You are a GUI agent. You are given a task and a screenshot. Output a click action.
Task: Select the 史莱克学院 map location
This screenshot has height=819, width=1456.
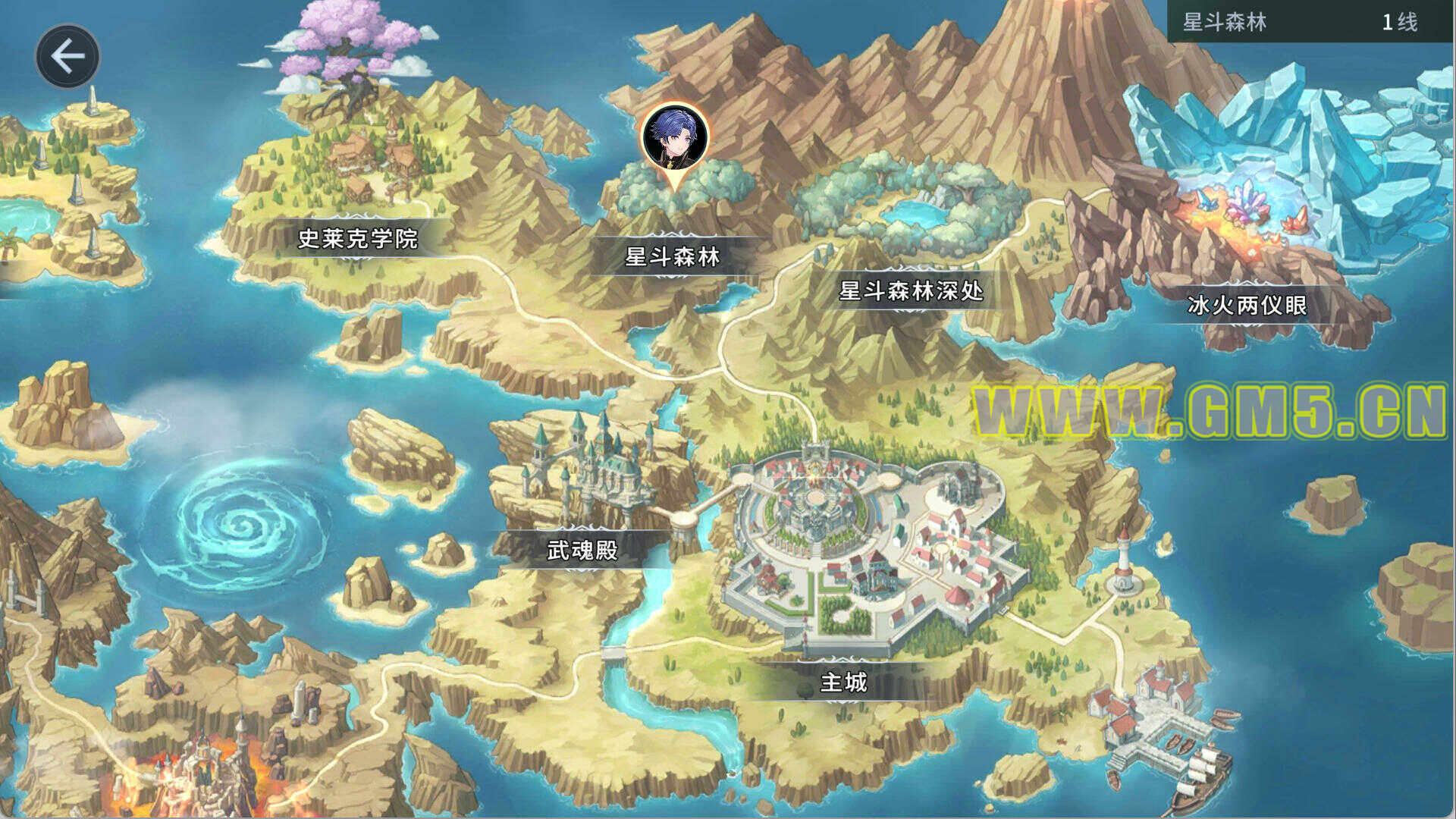357,239
